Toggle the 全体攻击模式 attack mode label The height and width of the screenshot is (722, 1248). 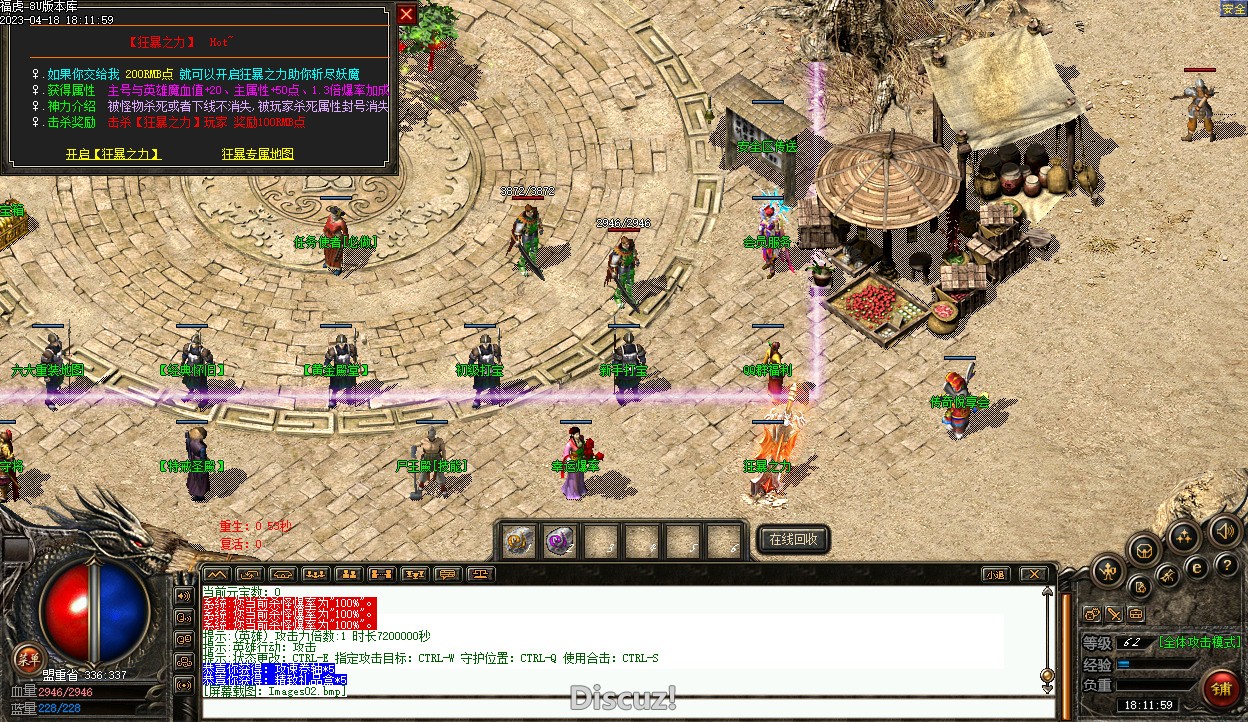click(1199, 642)
